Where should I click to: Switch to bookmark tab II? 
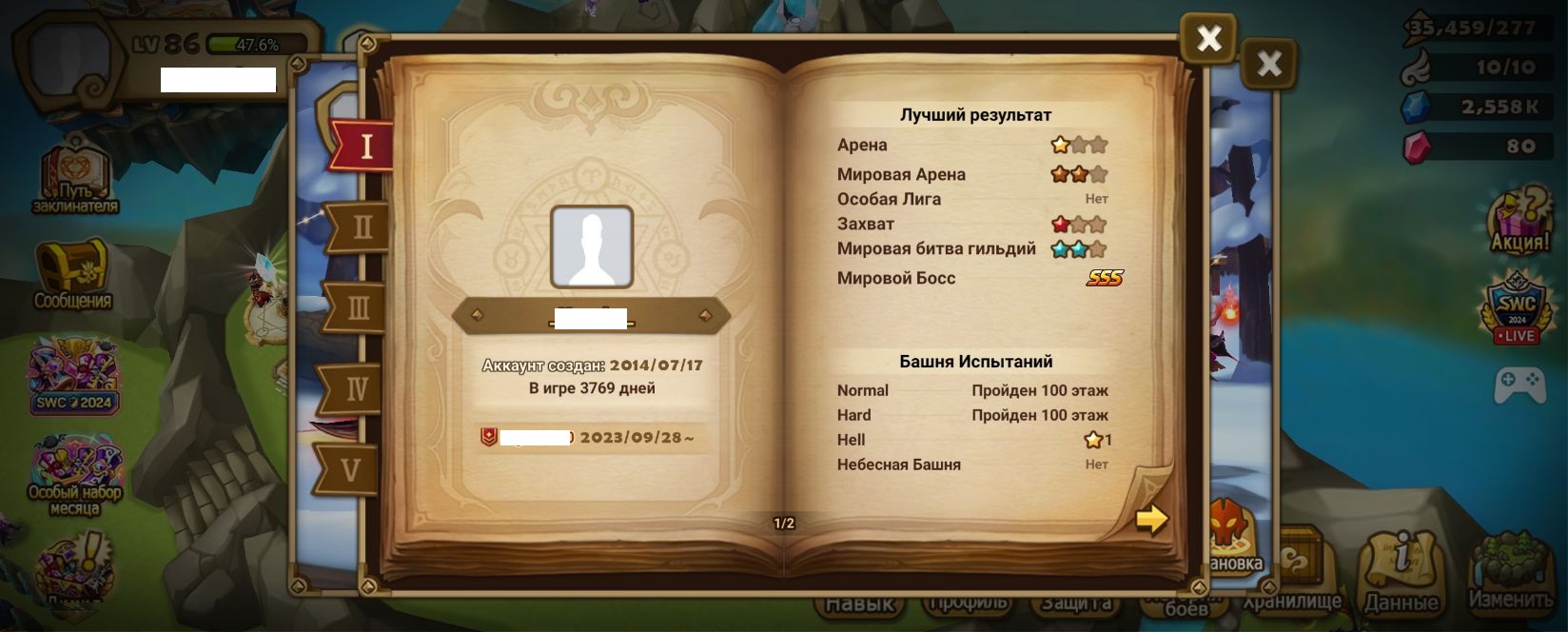(x=360, y=227)
